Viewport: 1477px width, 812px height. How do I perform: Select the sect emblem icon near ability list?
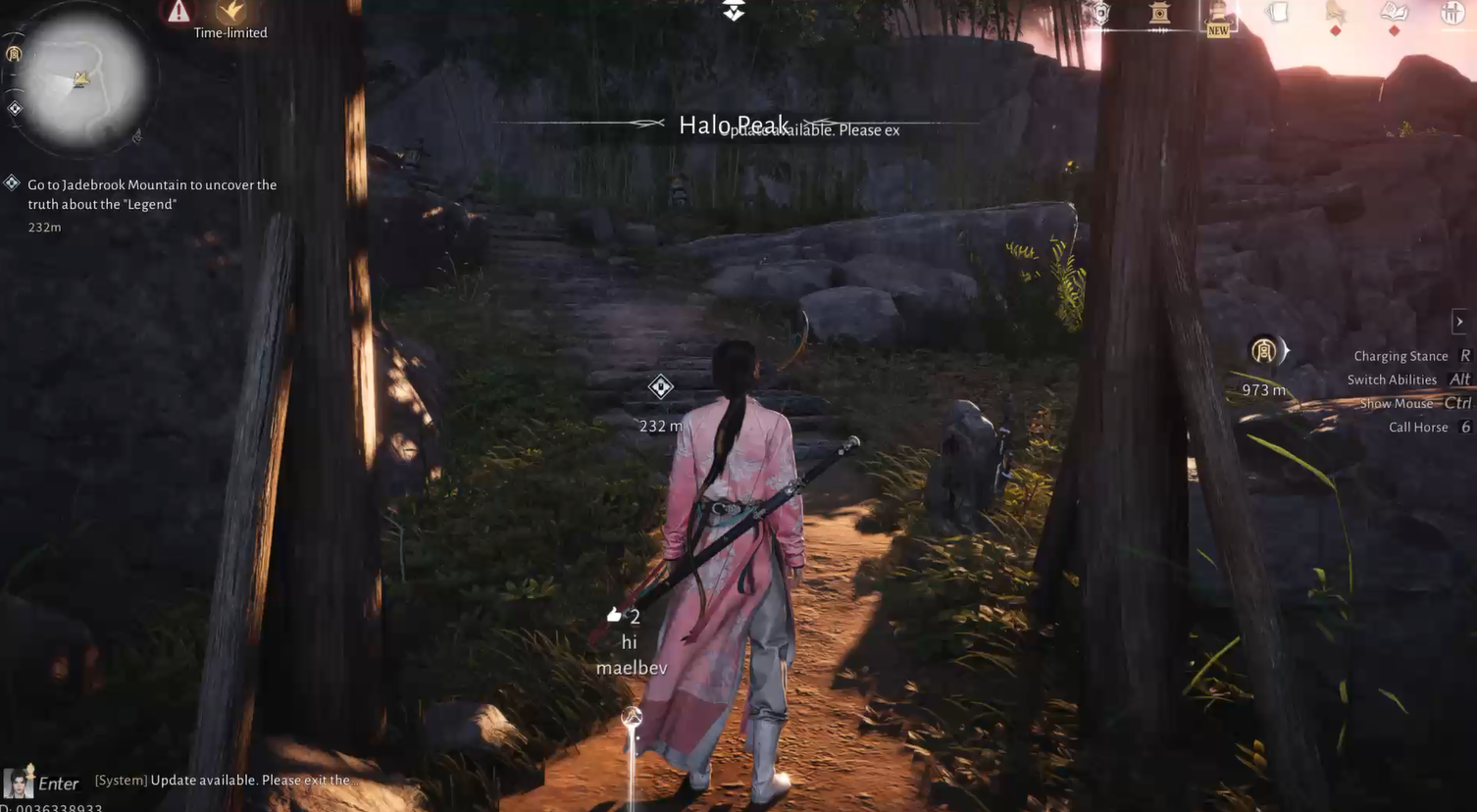point(1264,349)
